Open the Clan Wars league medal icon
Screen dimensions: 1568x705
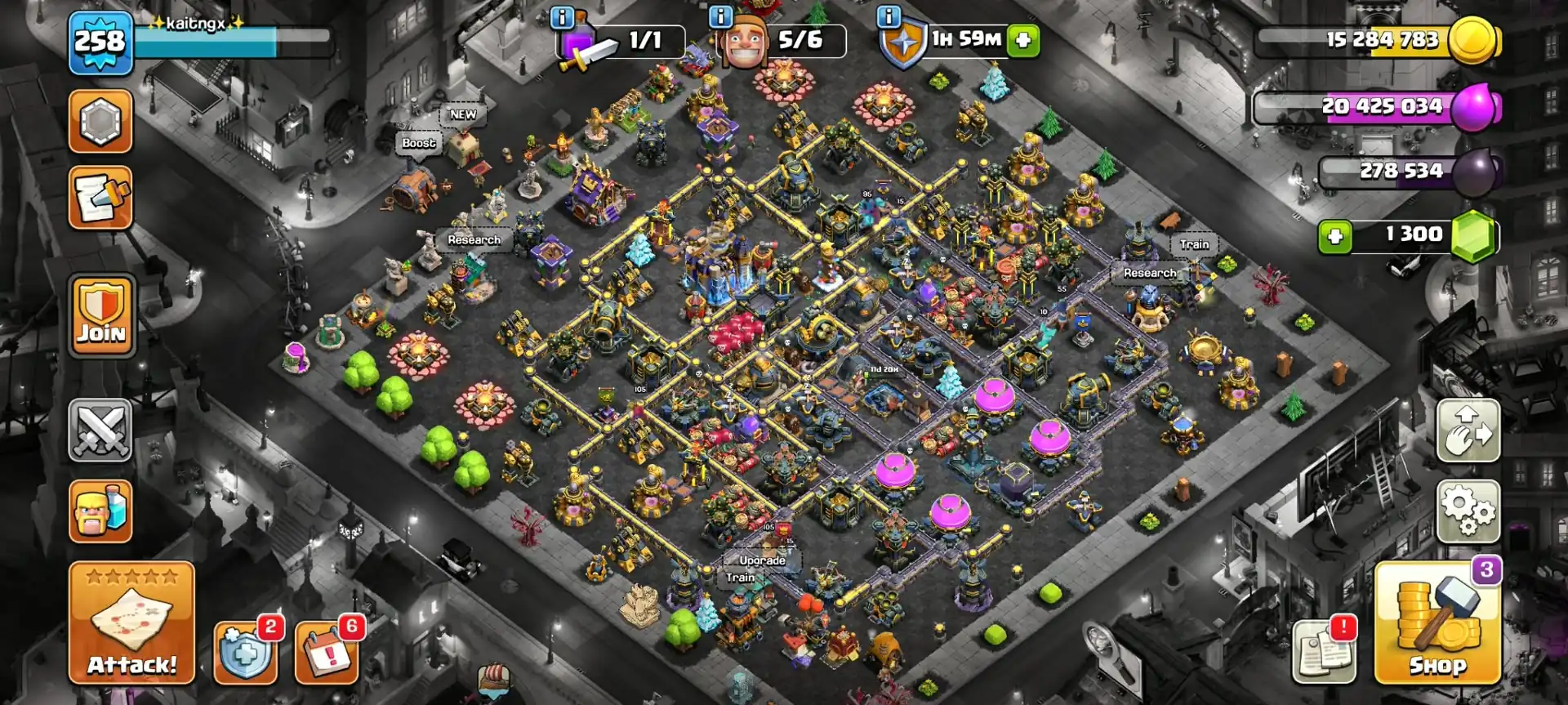click(100, 121)
